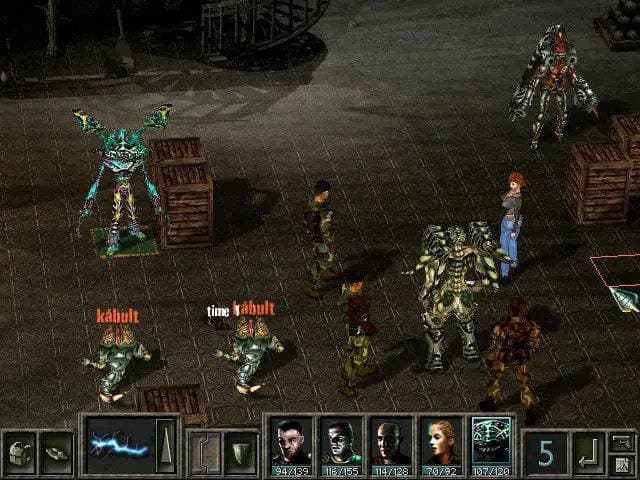Open the backpack inventory
The height and width of the screenshot is (480, 640).
click(19, 451)
